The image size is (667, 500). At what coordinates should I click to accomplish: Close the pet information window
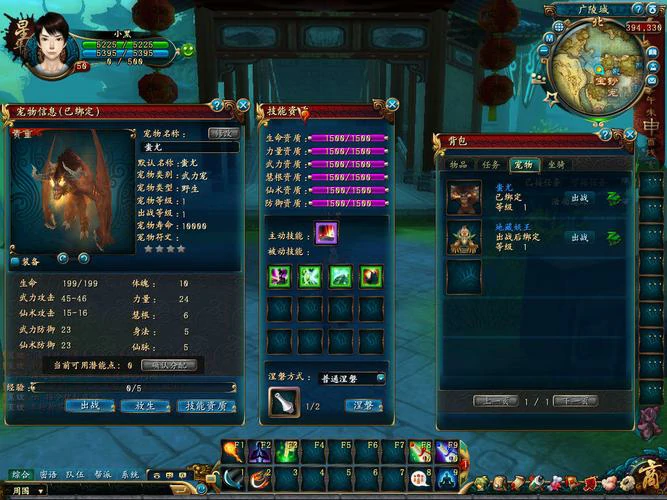(x=243, y=105)
